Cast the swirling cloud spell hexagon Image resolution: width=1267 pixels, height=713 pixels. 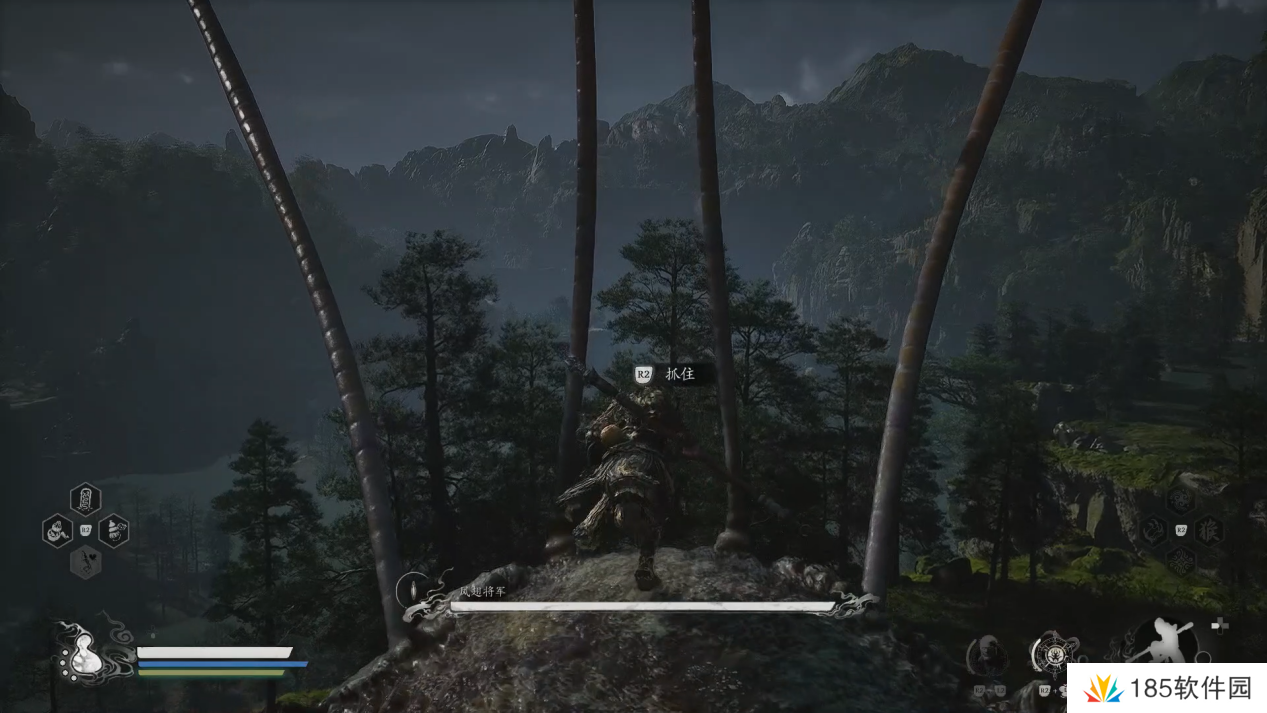(1181, 499)
